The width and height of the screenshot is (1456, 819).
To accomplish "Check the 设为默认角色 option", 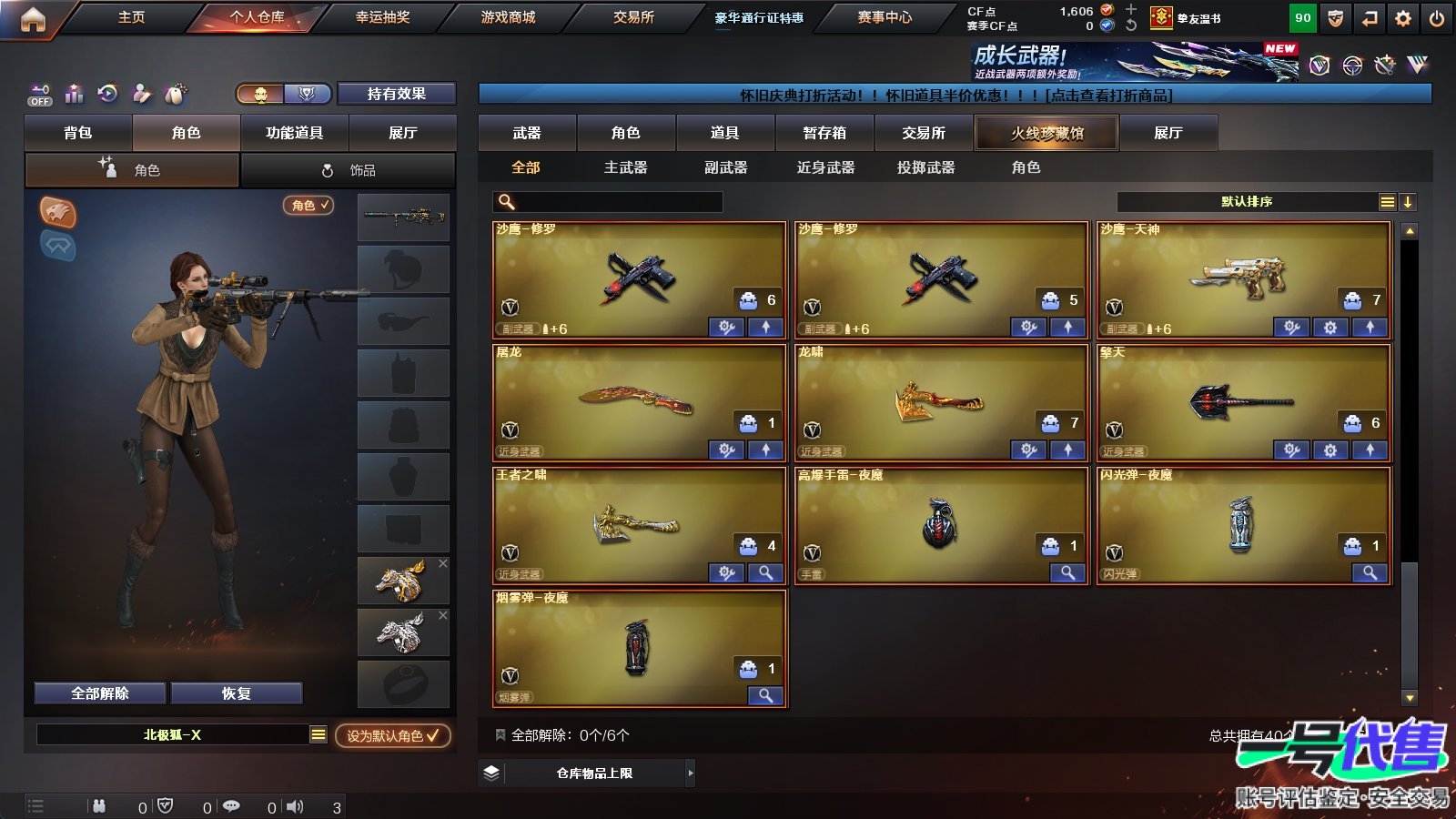I will 393,737.
